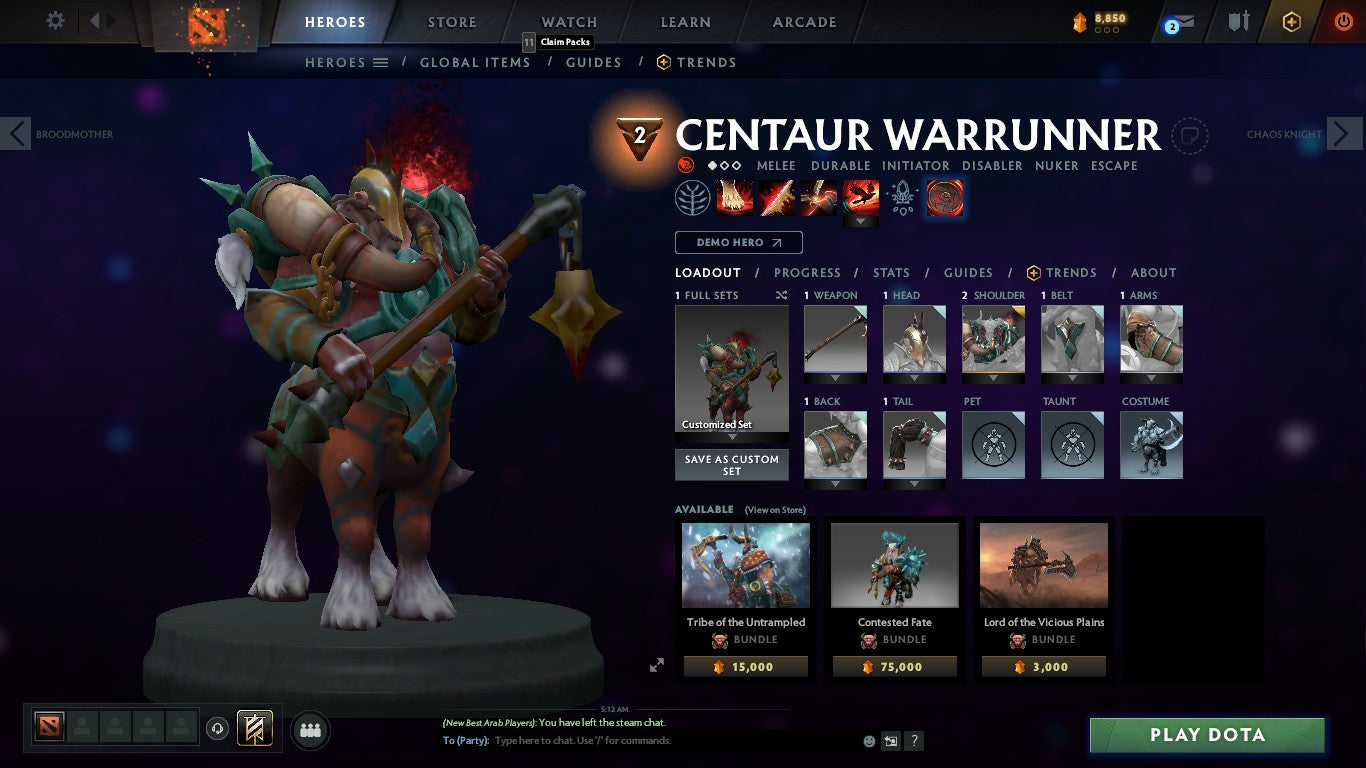
Task: Open the Hoof Stomp ability details
Action: [x=735, y=197]
